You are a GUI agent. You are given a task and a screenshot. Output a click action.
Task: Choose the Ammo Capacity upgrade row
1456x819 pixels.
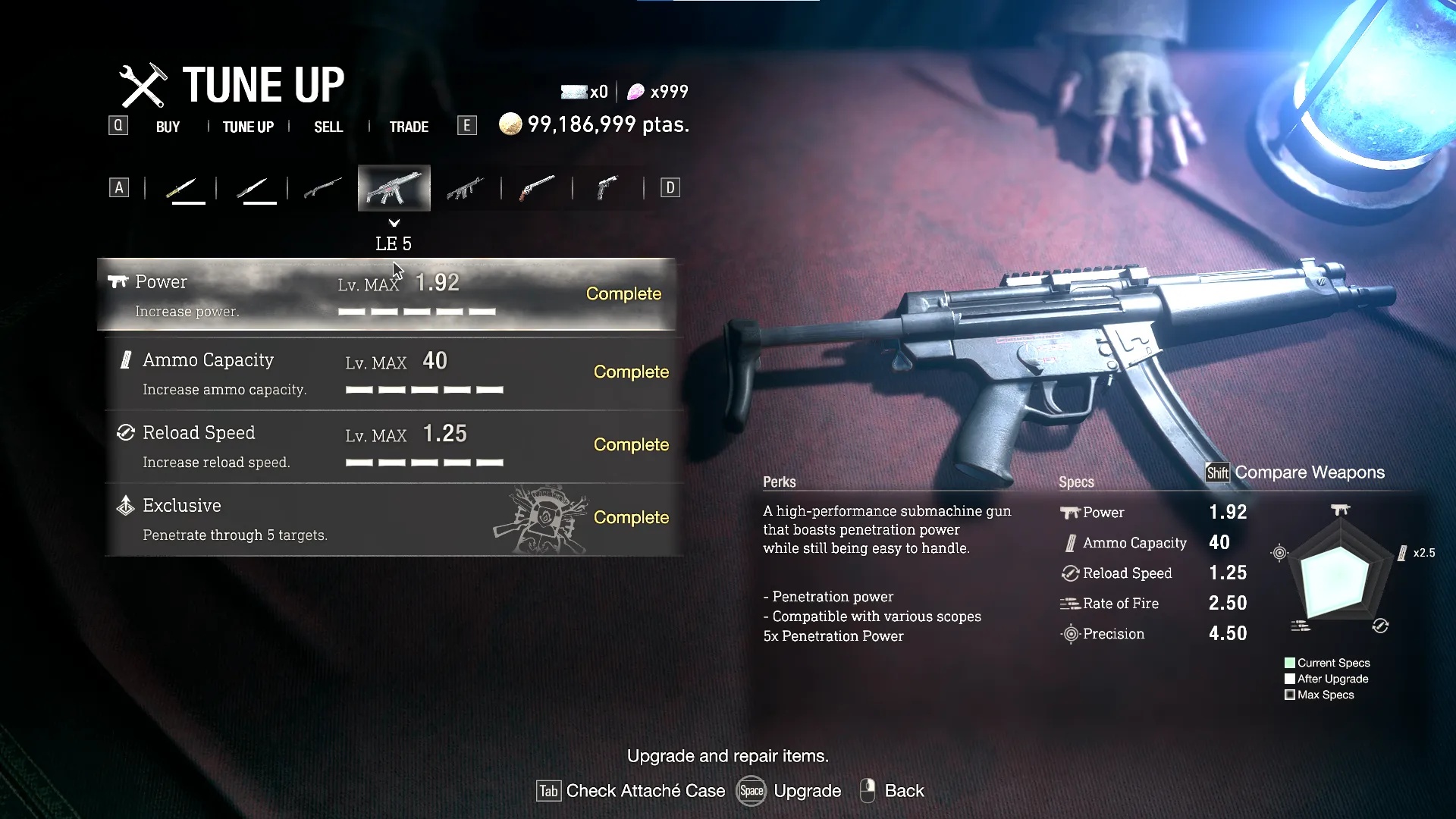click(394, 373)
